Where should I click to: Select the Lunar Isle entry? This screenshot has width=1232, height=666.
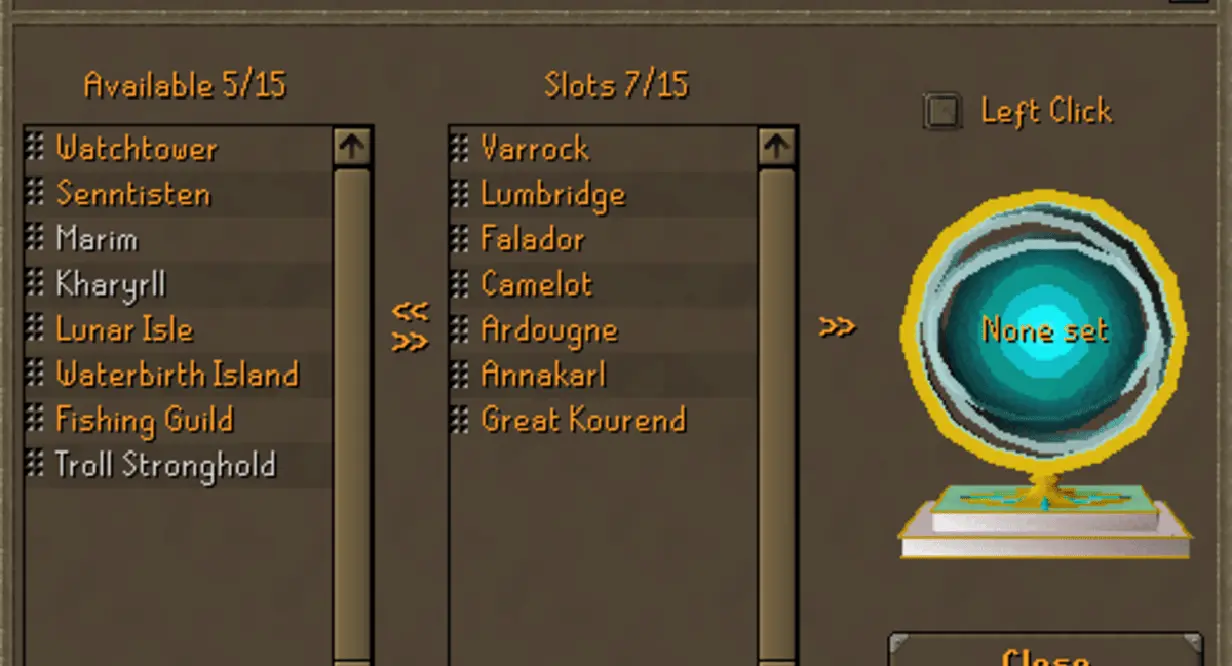pyautogui.click(x=124, y=330)
